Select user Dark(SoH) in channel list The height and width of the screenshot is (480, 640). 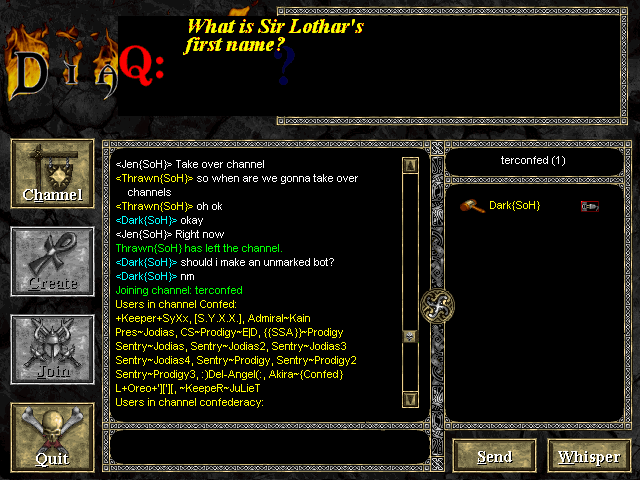[514, 205]
